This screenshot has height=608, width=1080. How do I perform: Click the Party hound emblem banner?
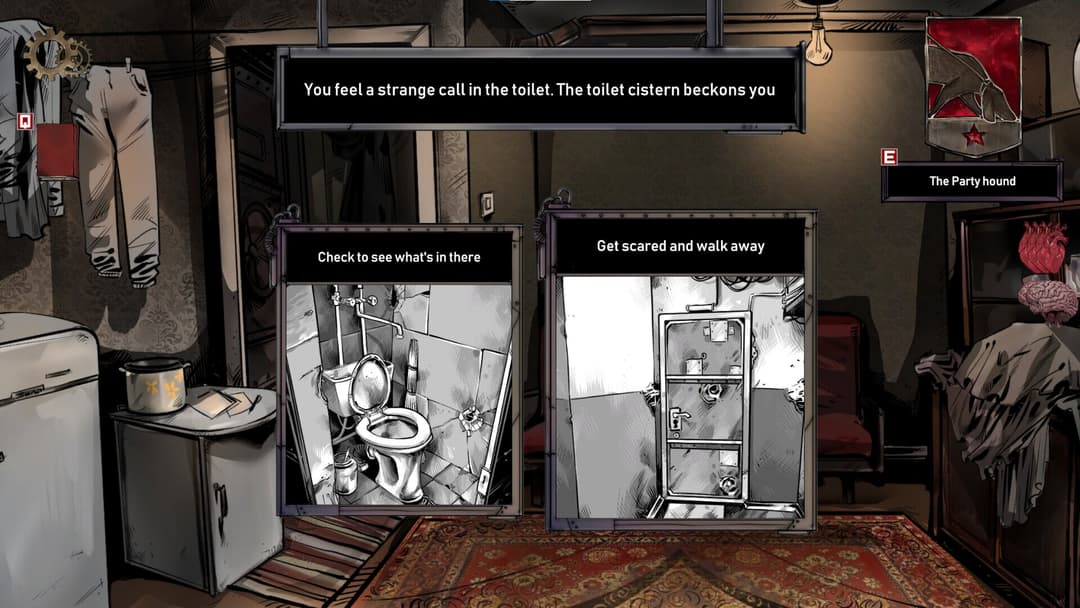pyautogui.click(x=972, y=86)
